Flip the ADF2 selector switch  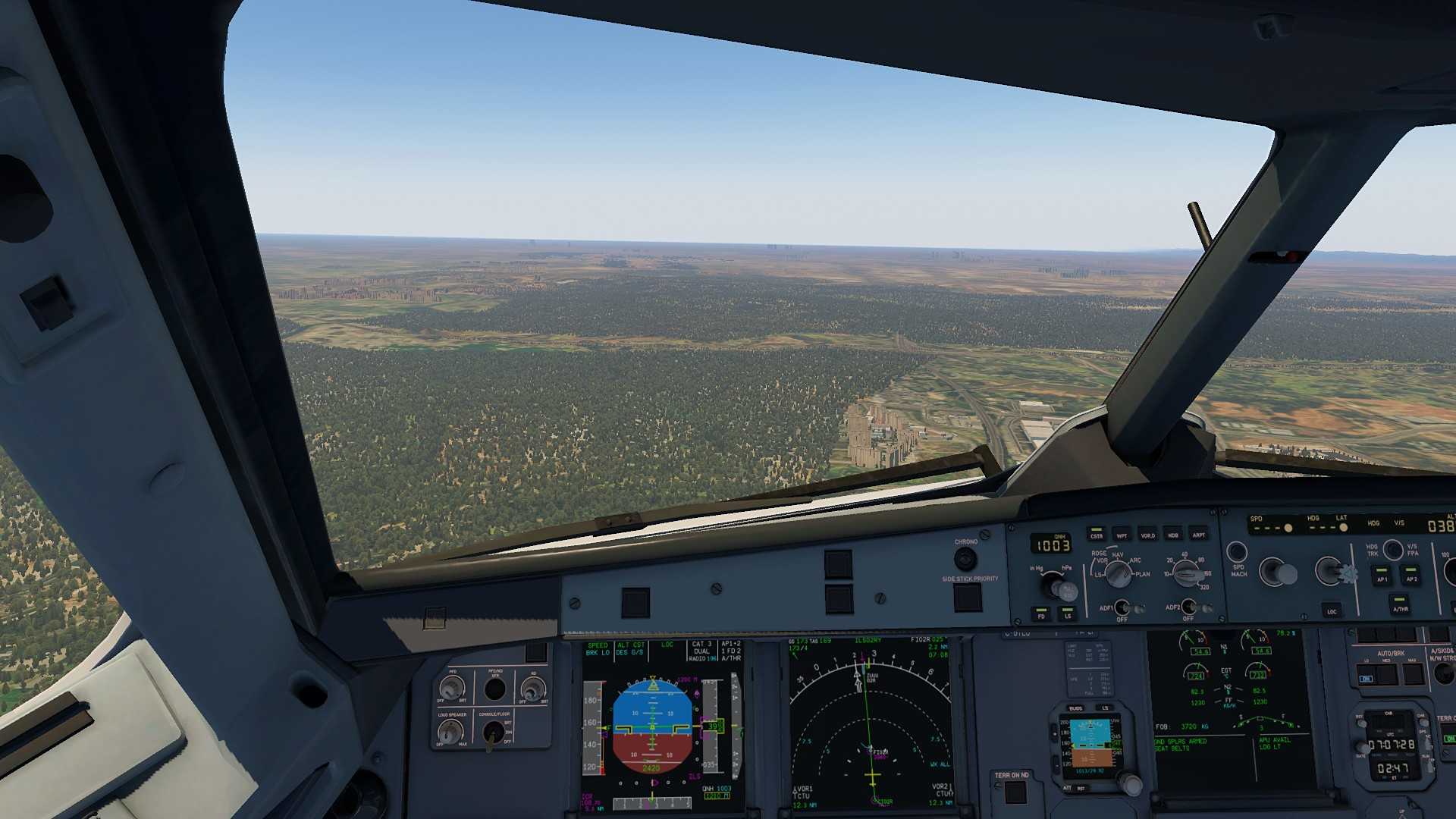(1188, 607)
